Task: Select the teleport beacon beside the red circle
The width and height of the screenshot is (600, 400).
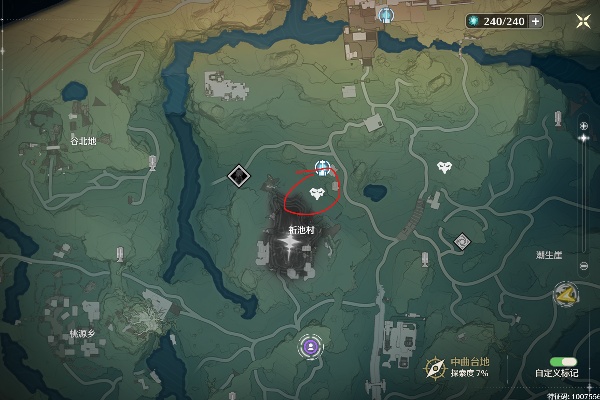Action: (x=322, y=167)
